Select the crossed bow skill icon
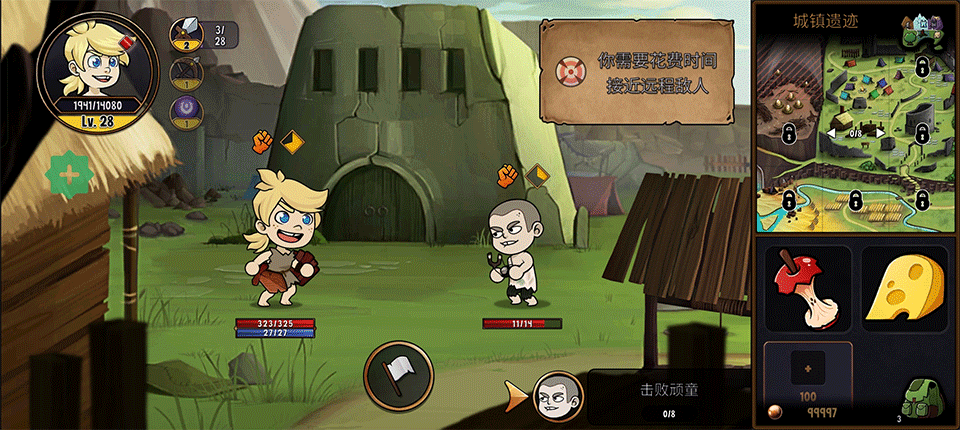The image size is (960, 430). coord(186,72)
